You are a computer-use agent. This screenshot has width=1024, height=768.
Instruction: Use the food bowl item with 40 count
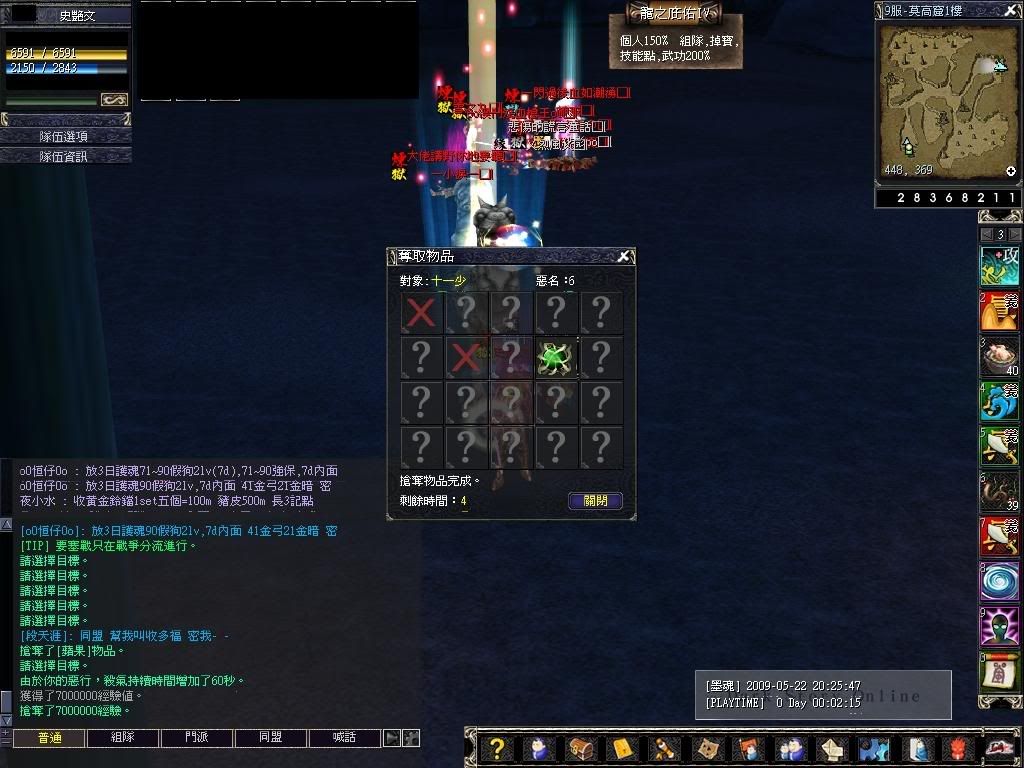point(999,357)
